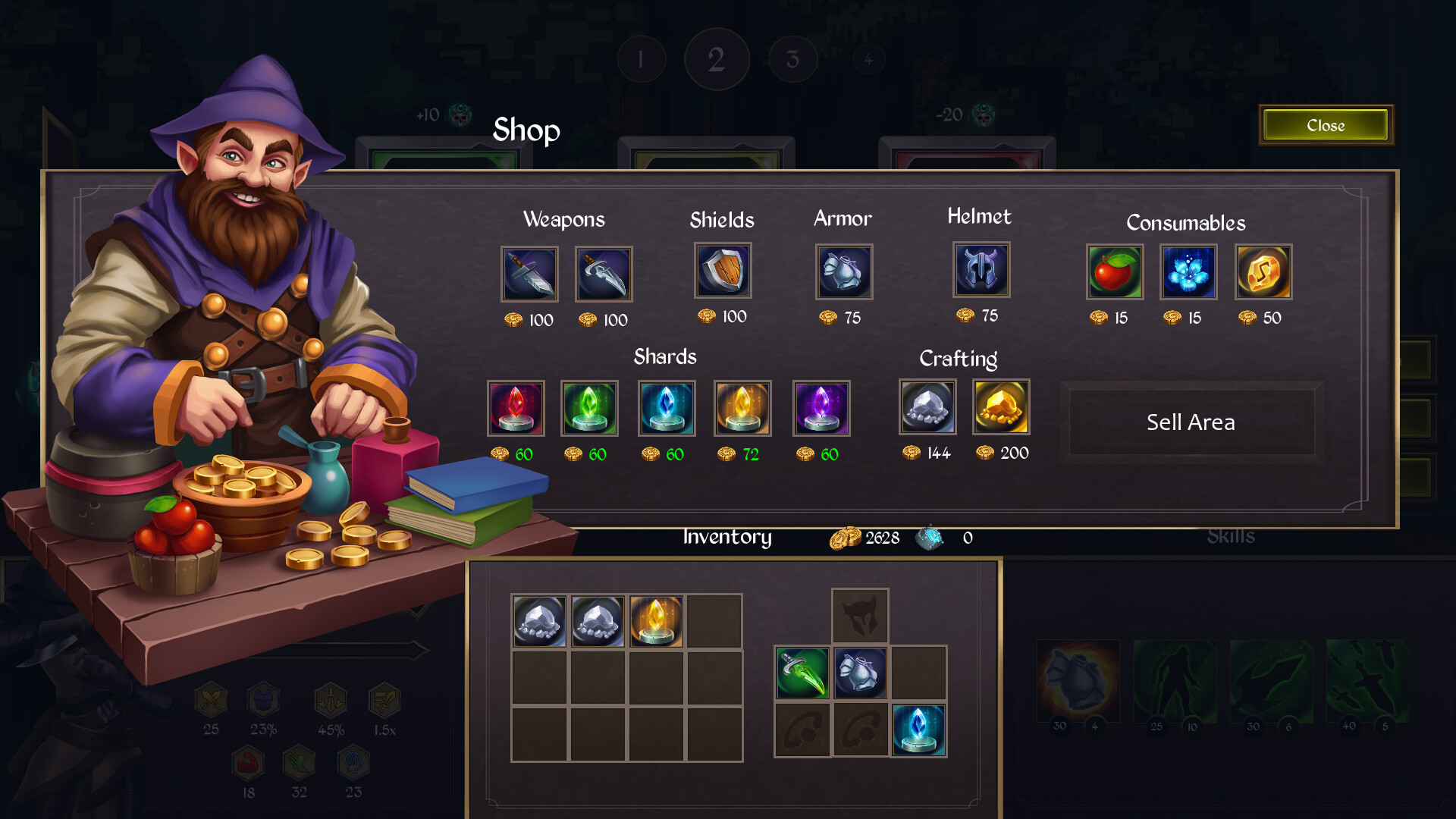Switch to the Skills tab
1456x819 pixels.
pos(1232,538)
